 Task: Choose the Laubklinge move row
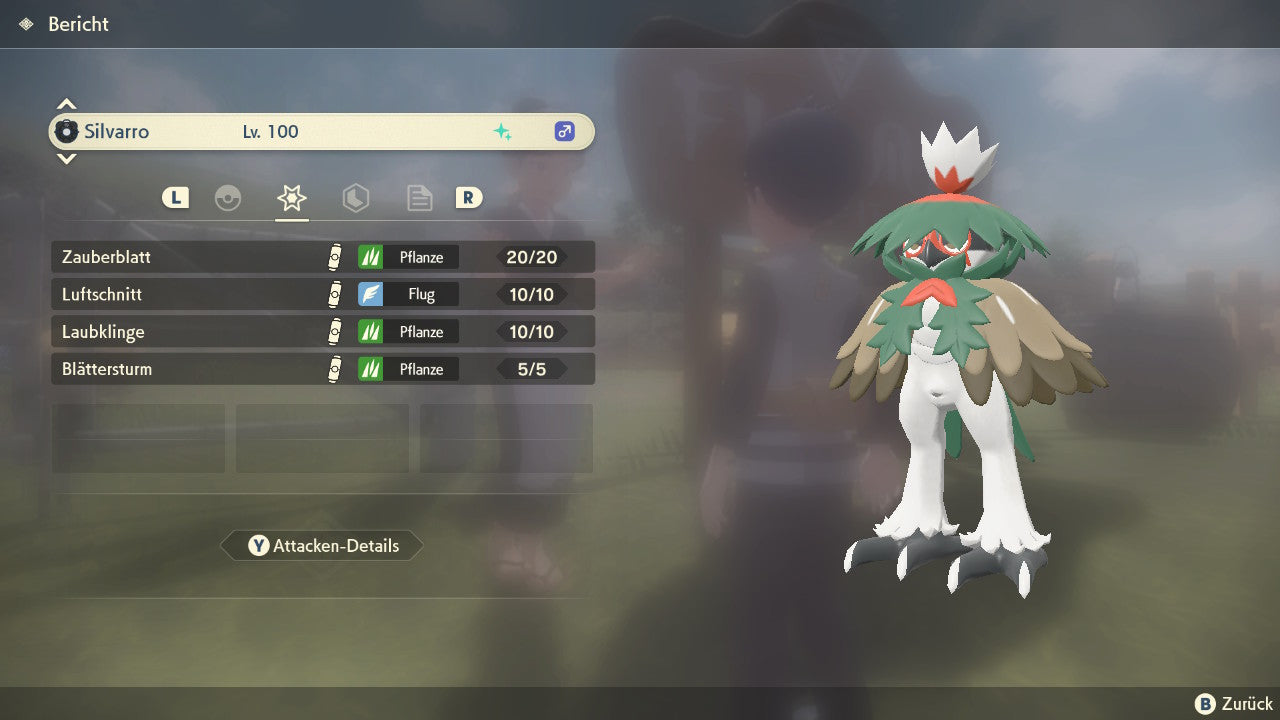(322, 332)
